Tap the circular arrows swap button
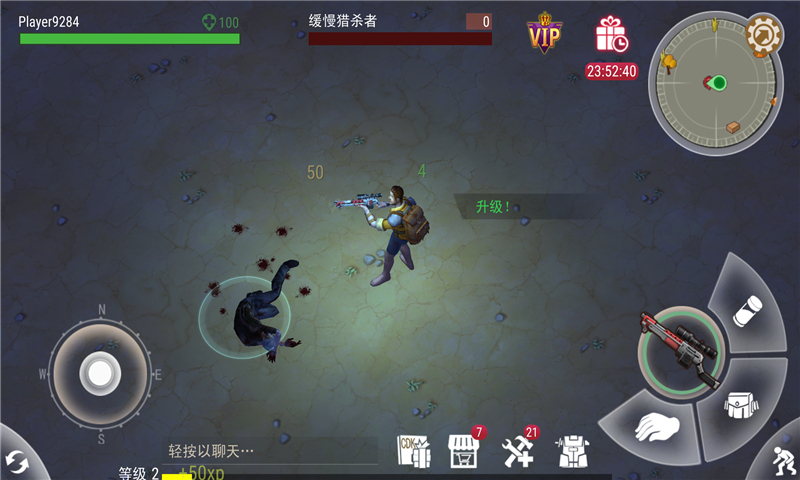Image resolution: width=800 pixels, height=480 pixels. [17, 462]
